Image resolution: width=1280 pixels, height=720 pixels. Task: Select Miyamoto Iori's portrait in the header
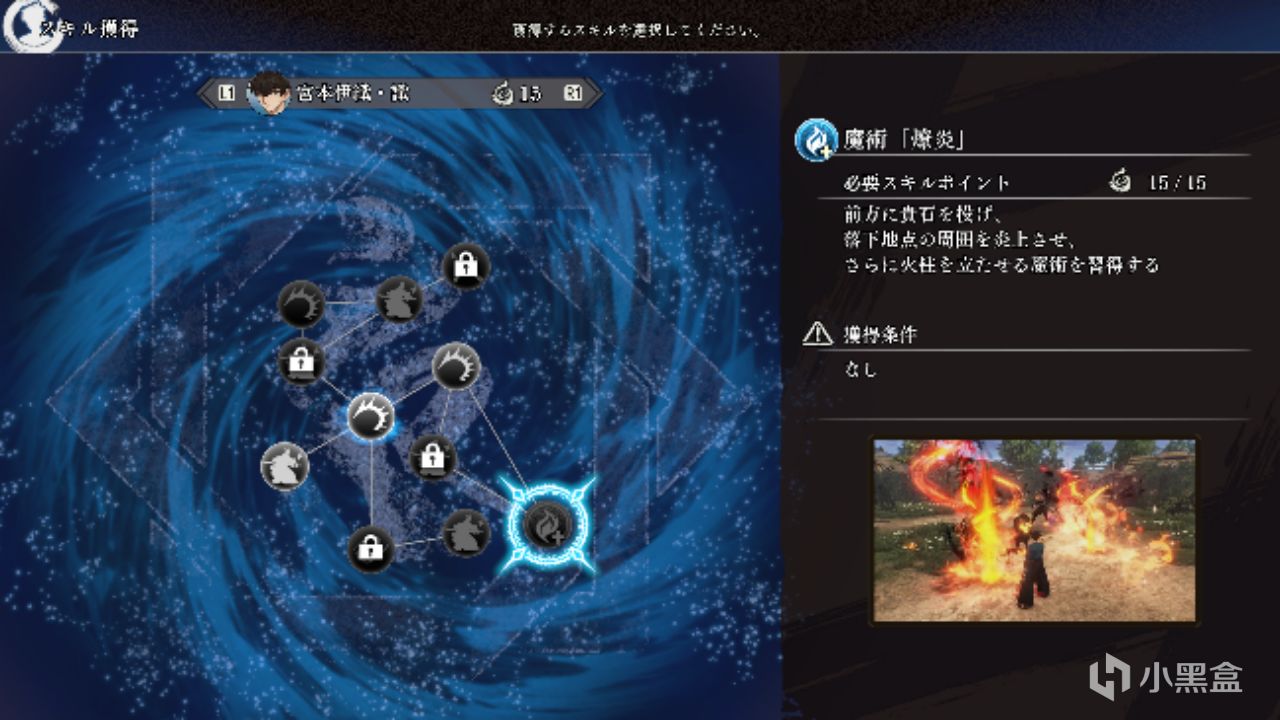pos(266,92)
